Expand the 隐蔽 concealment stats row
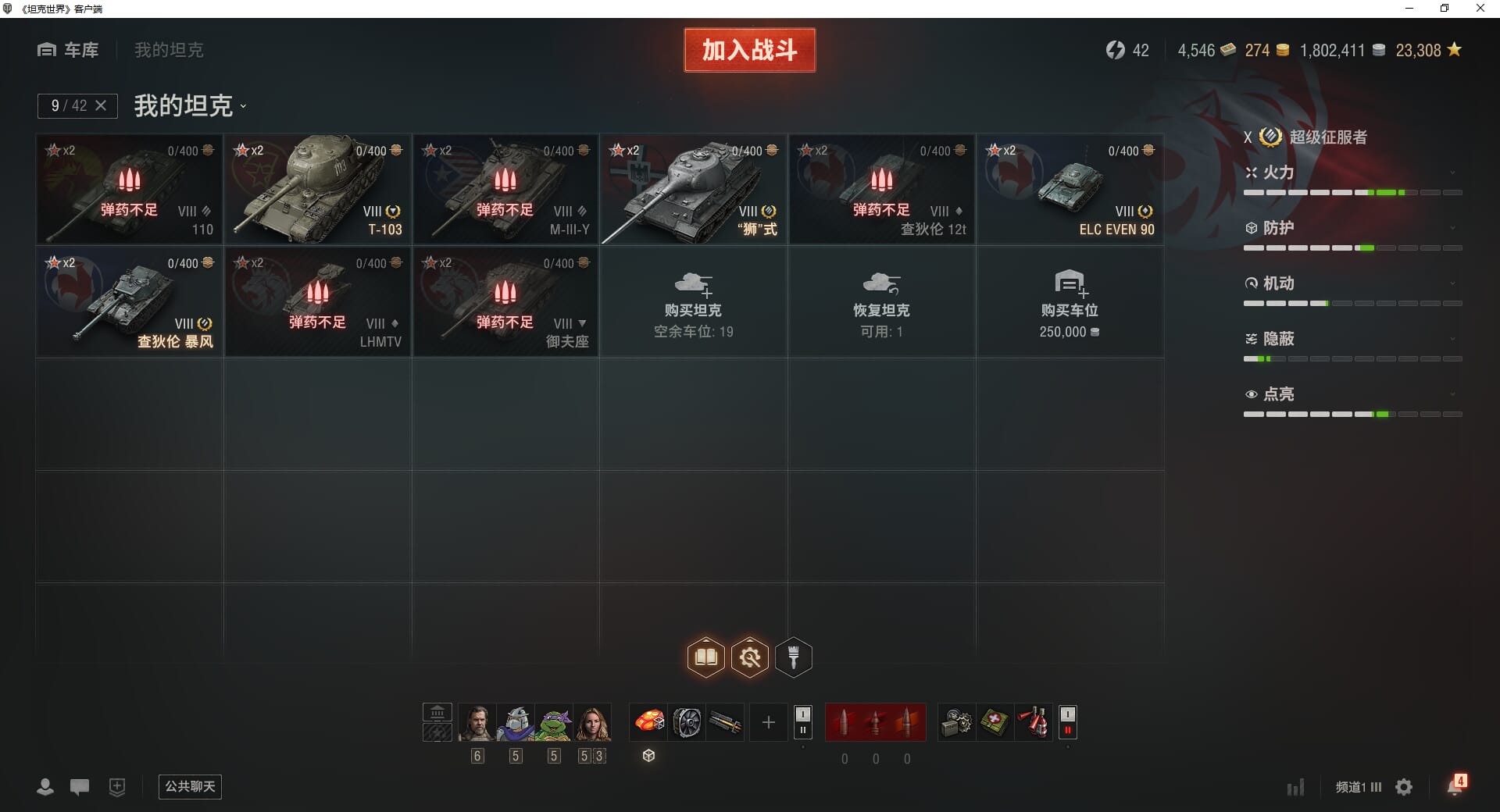This screenshot has height=812, width=1500. [x=1352, y=339]
